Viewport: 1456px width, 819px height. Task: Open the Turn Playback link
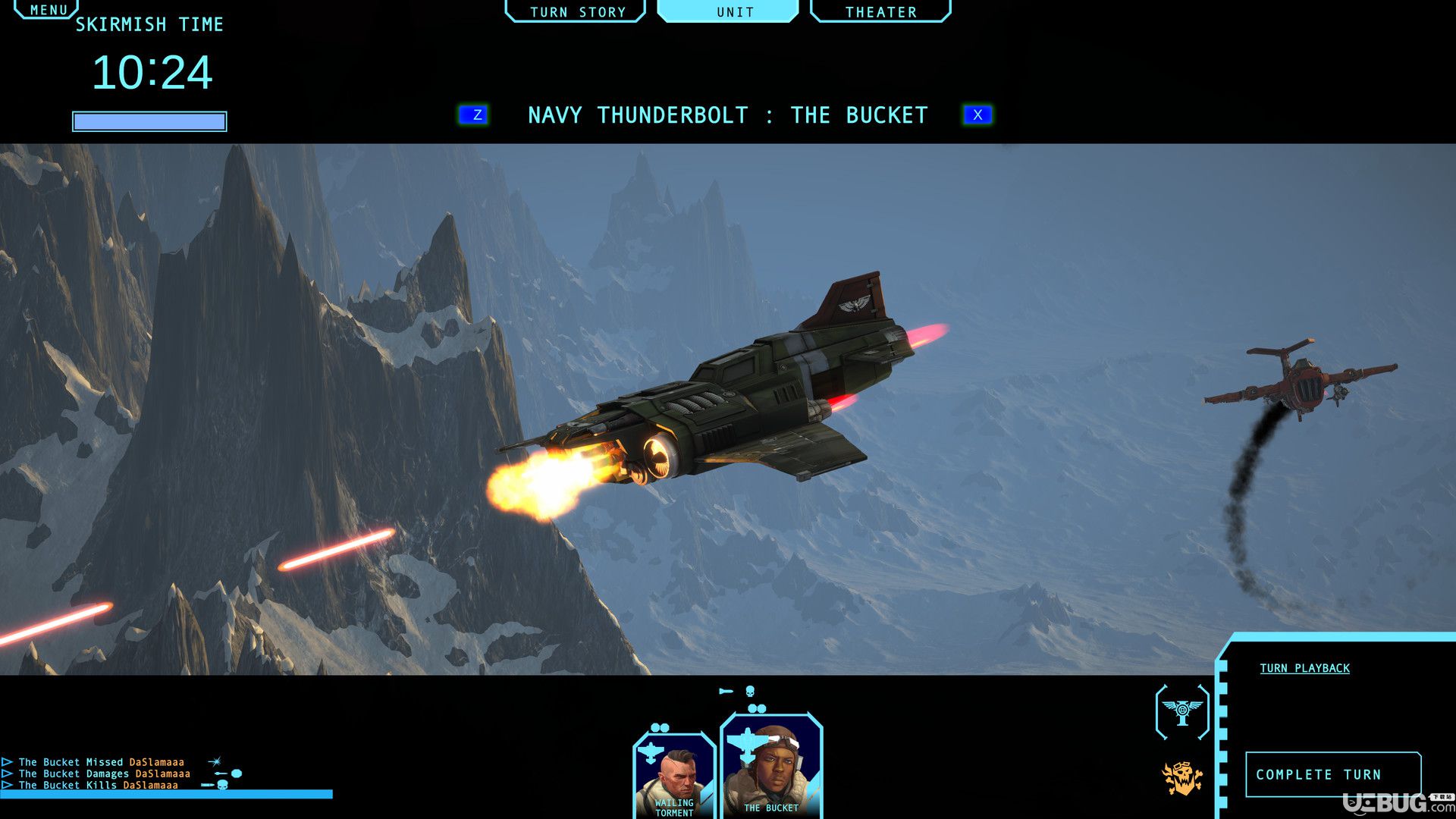click(x=1304, y=668)
